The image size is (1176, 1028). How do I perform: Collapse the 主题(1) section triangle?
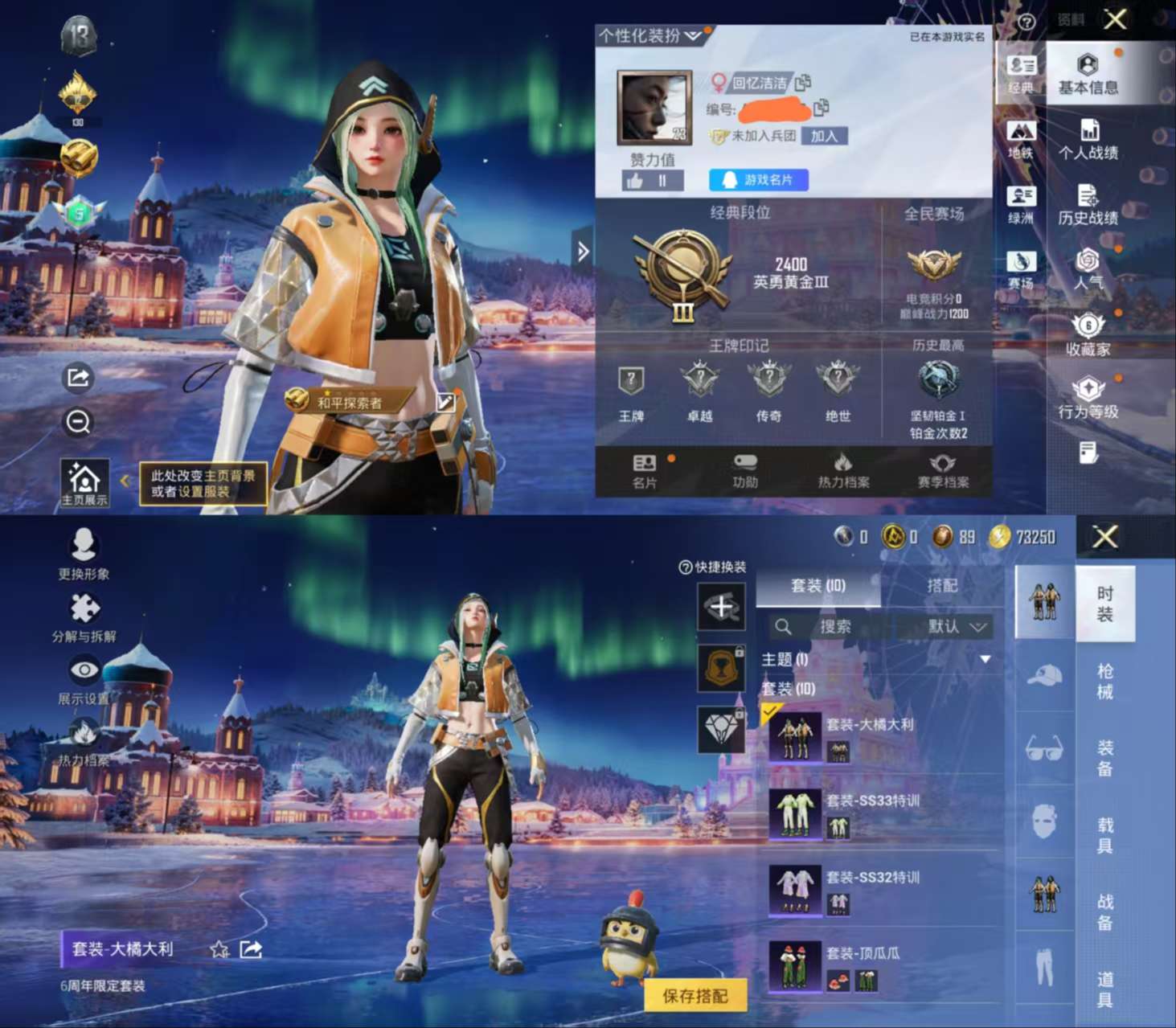tap(985, 657)
